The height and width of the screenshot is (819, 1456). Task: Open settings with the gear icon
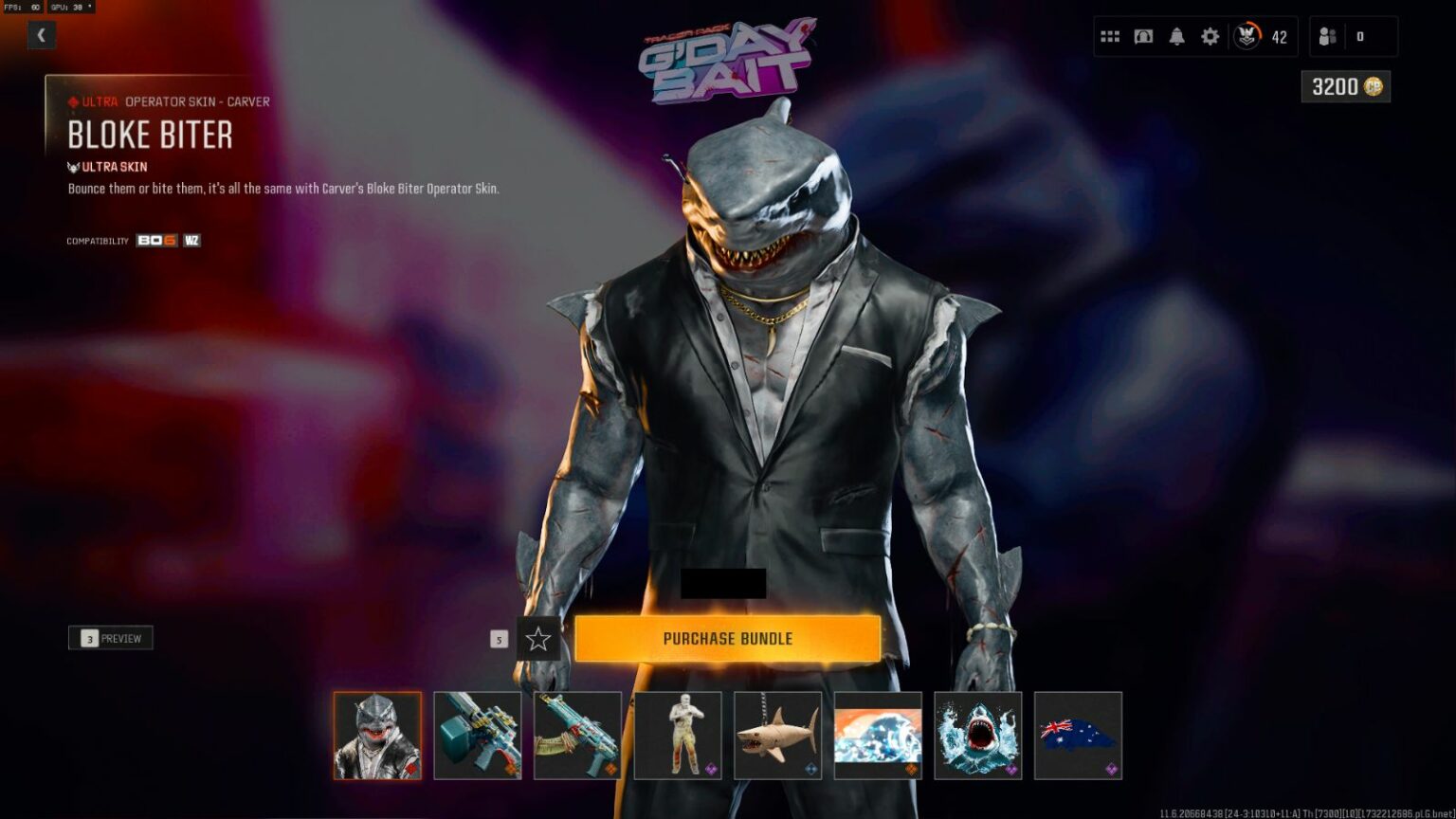(x=1209, y=35)
